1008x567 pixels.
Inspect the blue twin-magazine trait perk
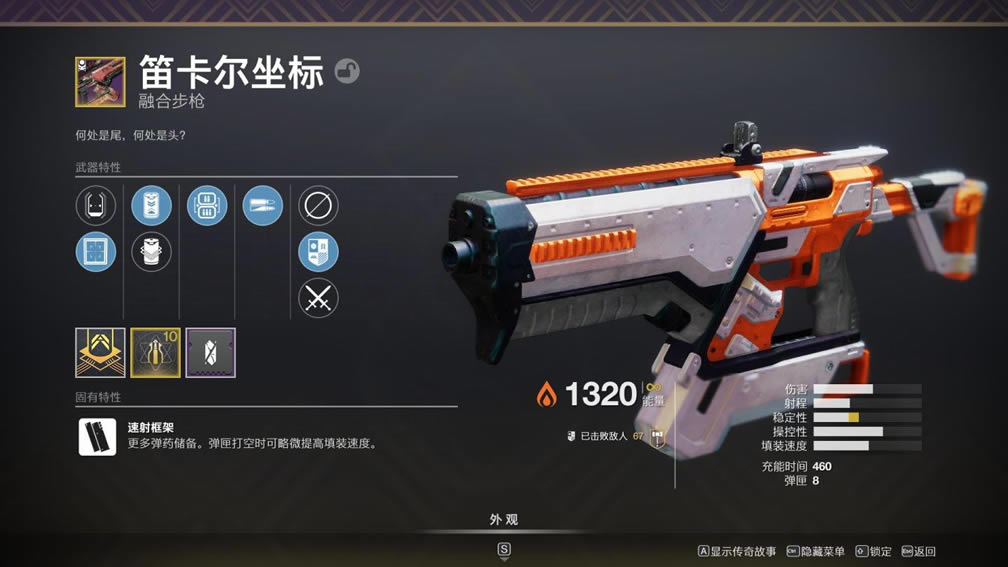[207, 206]
